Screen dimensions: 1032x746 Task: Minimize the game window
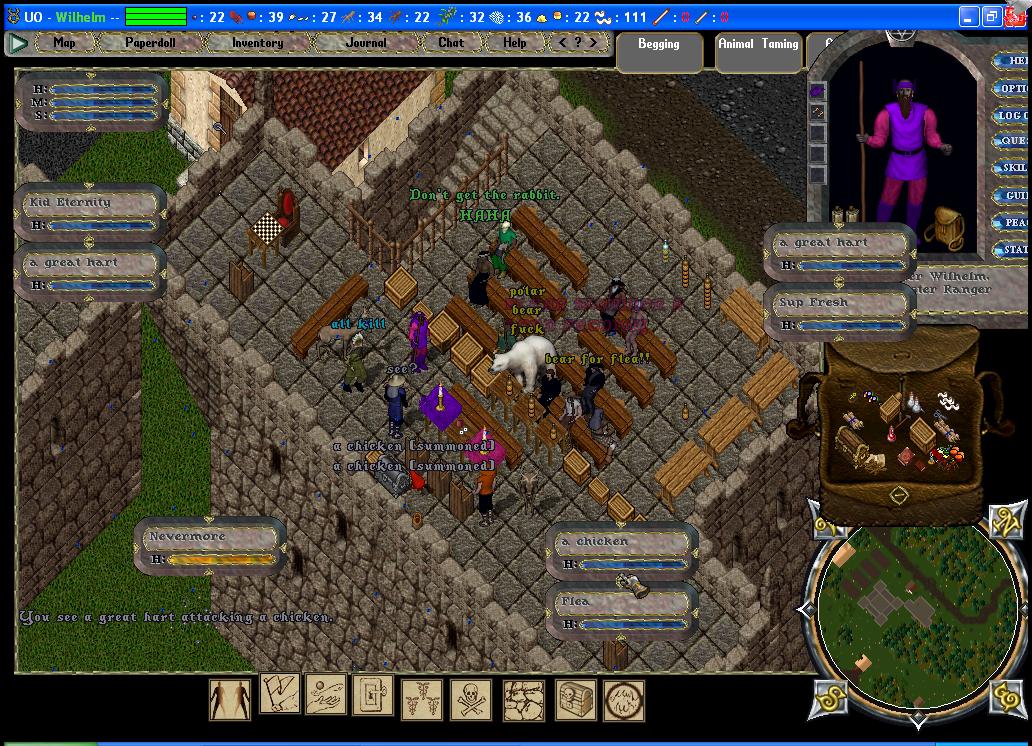tap(969, 17)
